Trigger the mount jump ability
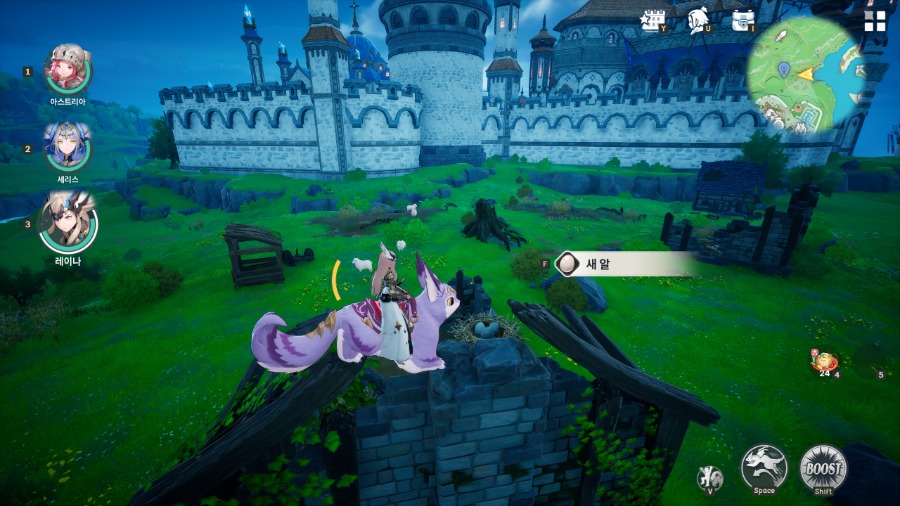The height and width of the screenshot is (506, 900). [x=764, y=467]
